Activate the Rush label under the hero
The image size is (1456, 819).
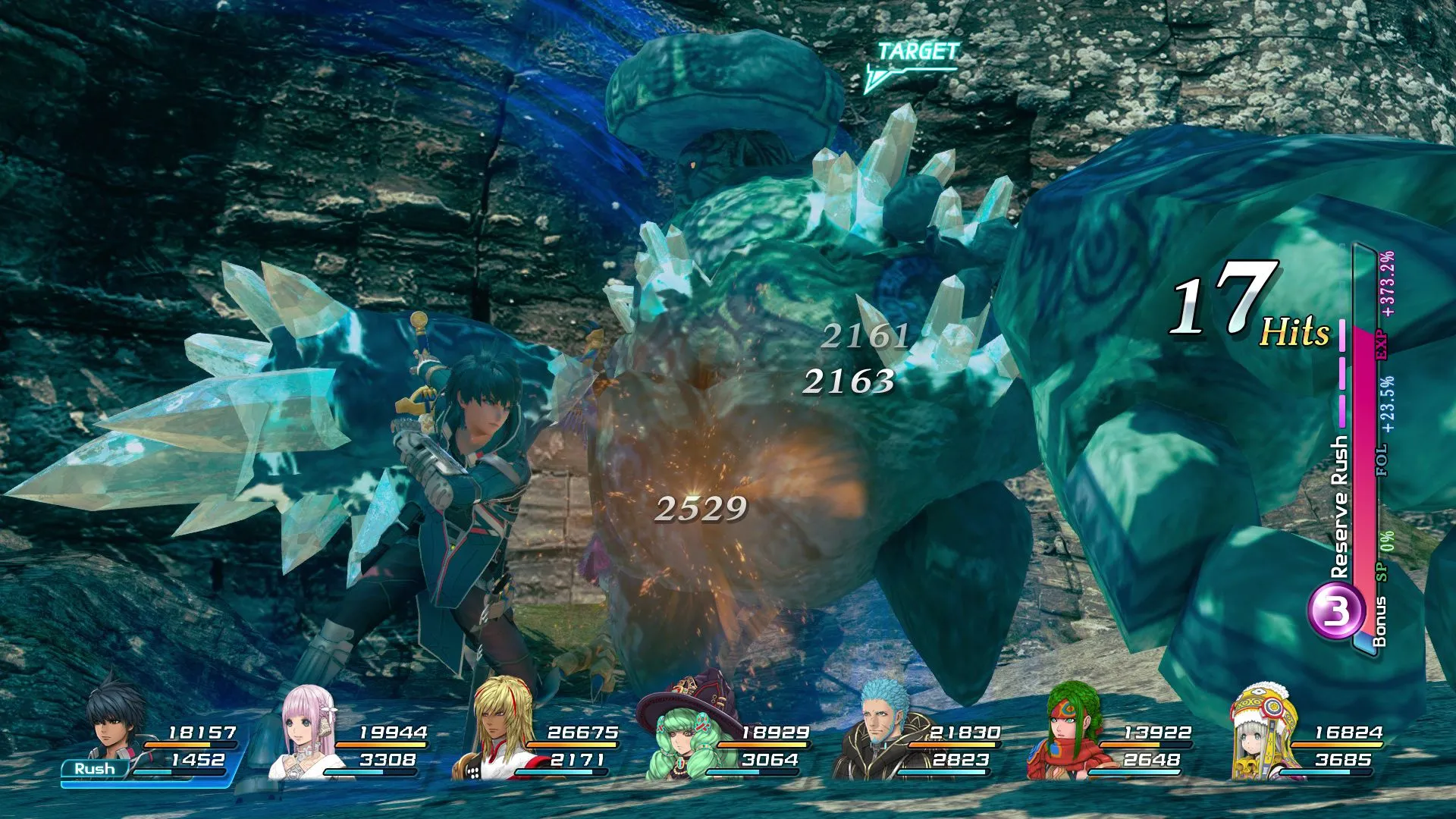click(x=95, y=769)
